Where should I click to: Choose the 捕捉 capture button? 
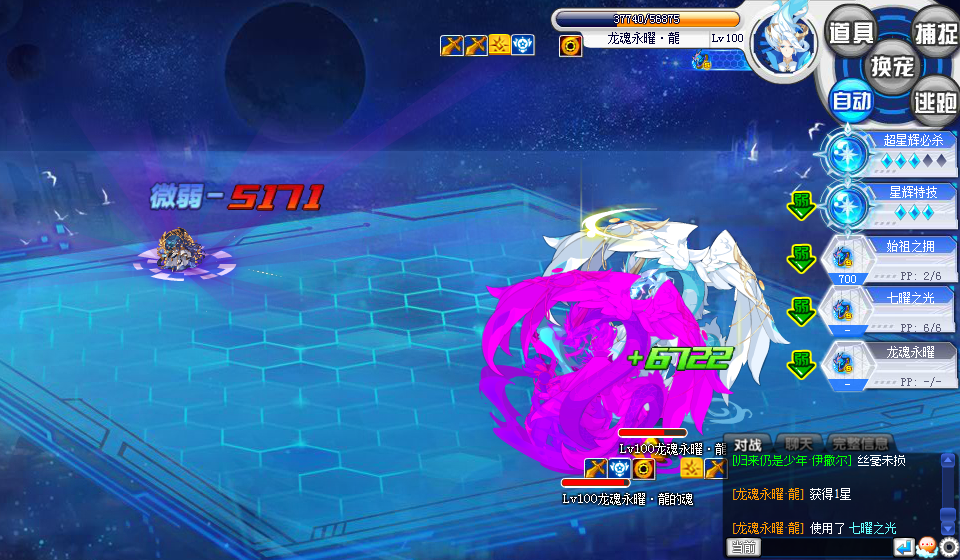[x=936, y=32]
